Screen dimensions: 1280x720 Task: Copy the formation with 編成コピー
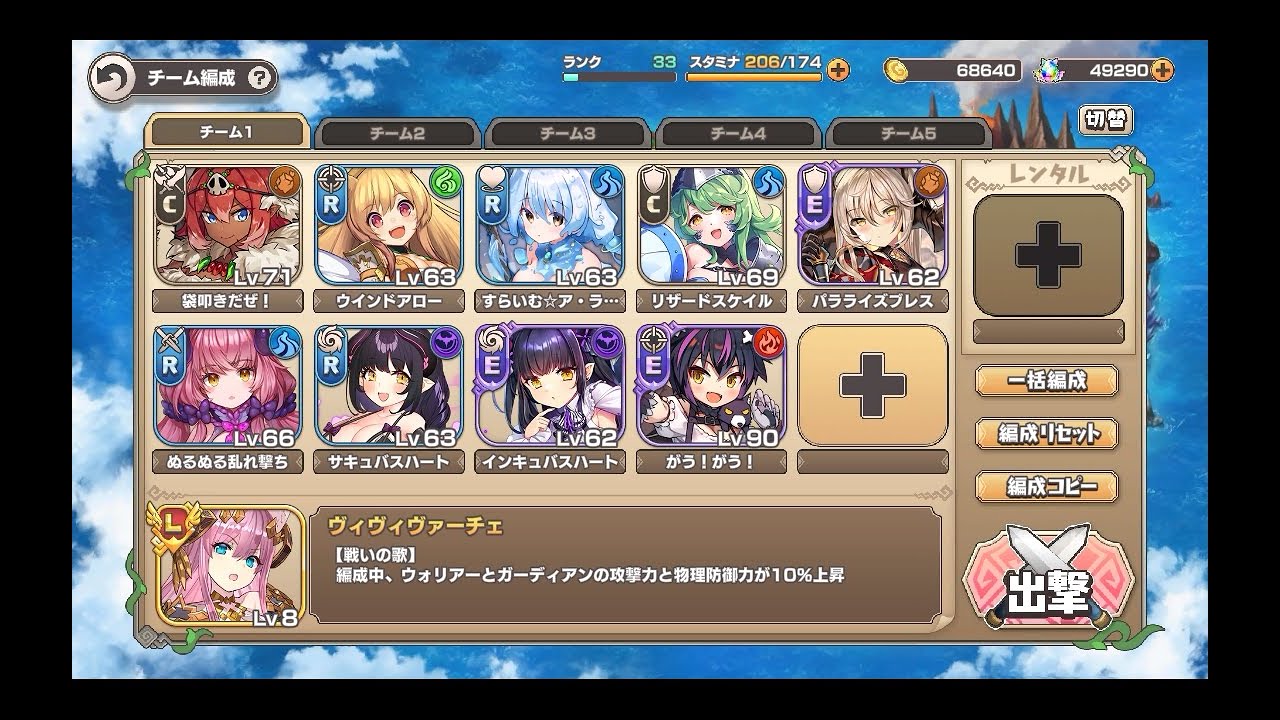coord(1047,487)
